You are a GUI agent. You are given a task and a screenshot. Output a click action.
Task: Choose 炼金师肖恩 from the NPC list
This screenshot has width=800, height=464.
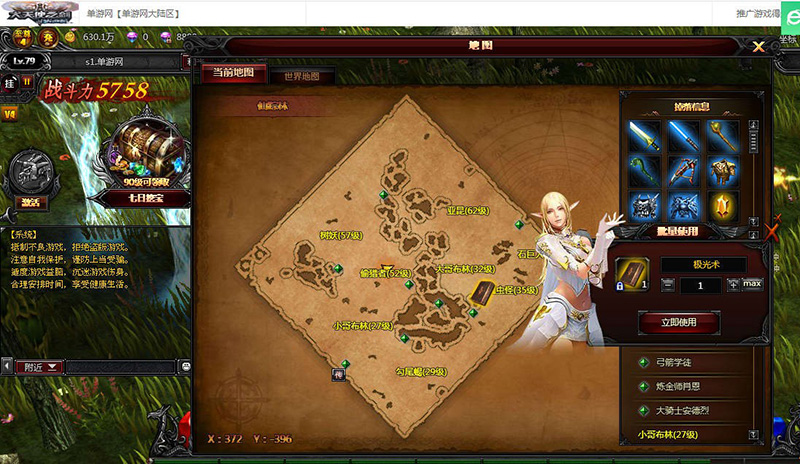[x=683, y=385]
